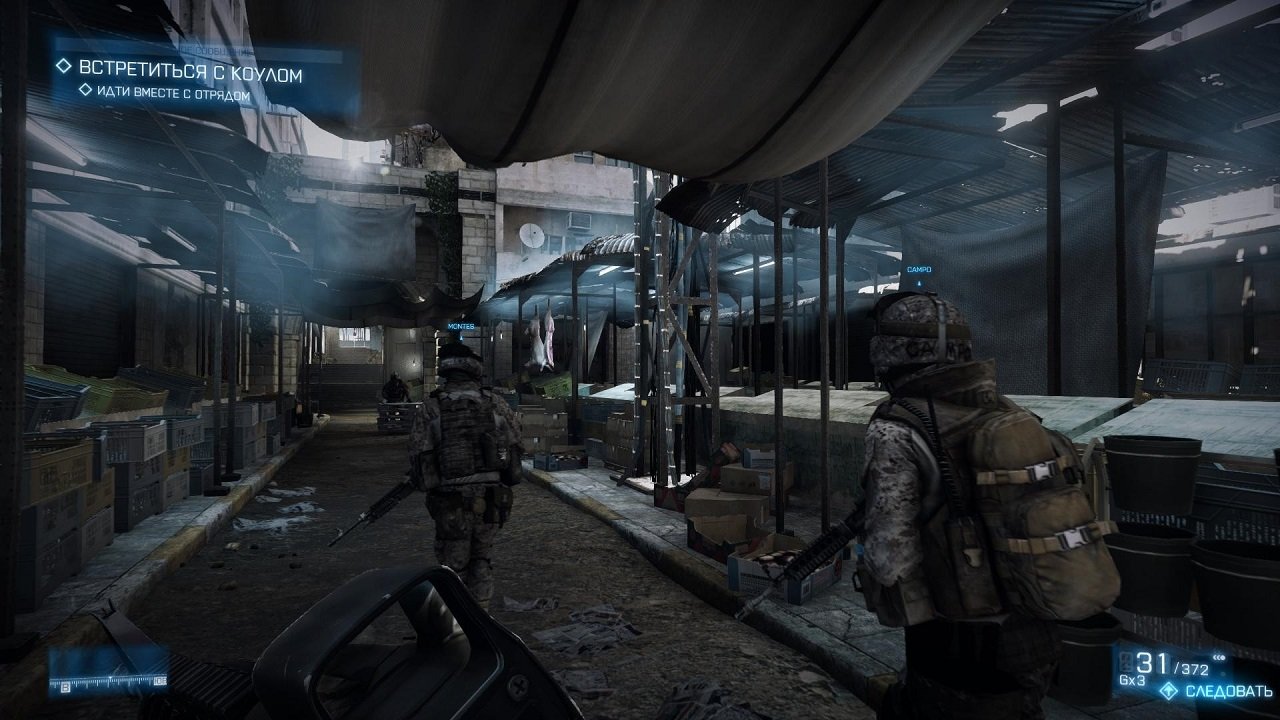Toggle the sub-objective ИДТИ ВМЕСТЕ С ОТРЯДОМ
This screenshot has height=720, width=1280.
coord(170,91)
